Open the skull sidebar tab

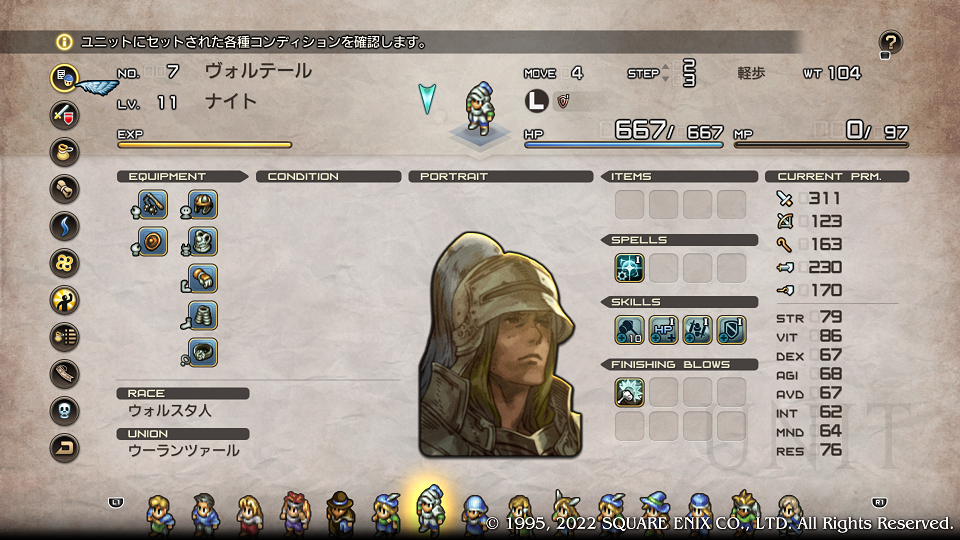pos(64,410)
